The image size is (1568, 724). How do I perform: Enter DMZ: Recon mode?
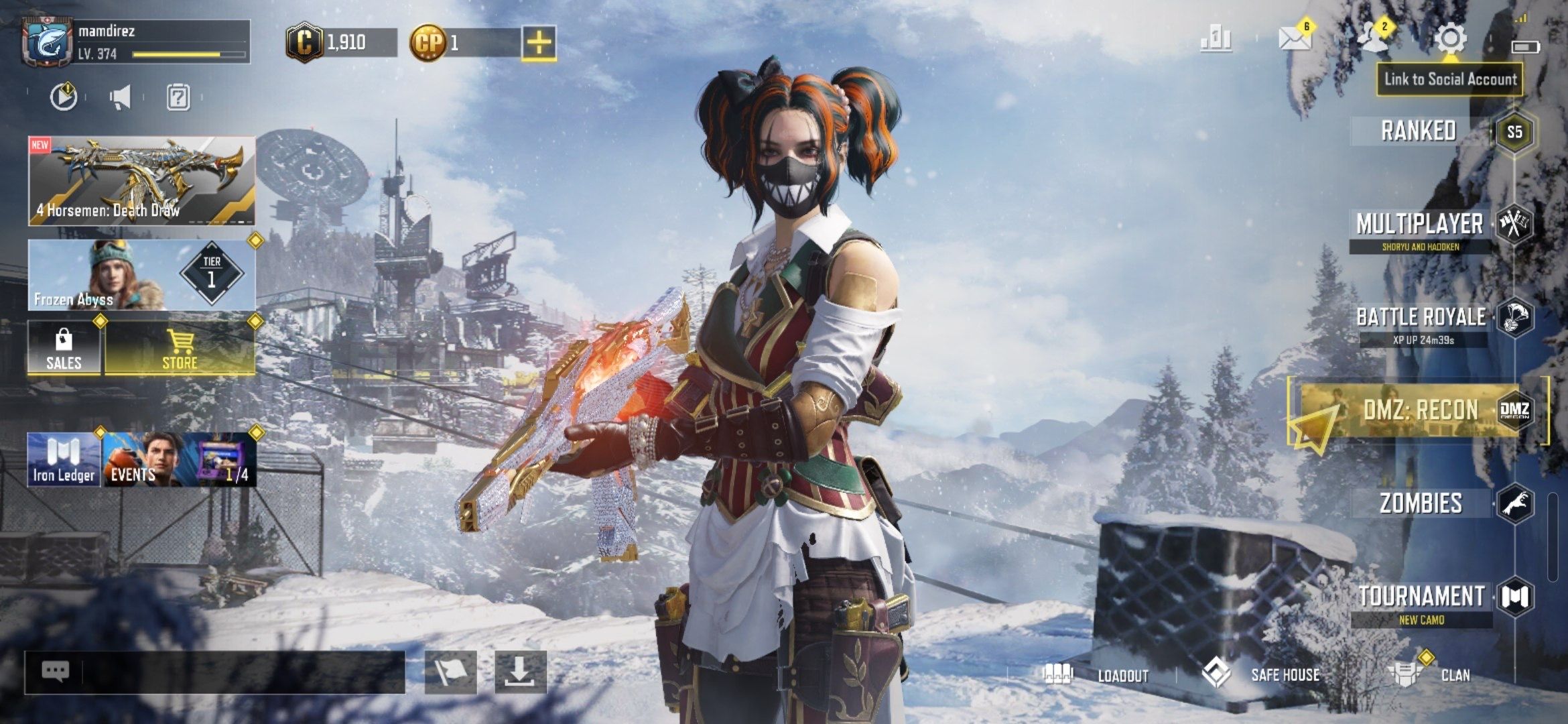(1421, 410)
